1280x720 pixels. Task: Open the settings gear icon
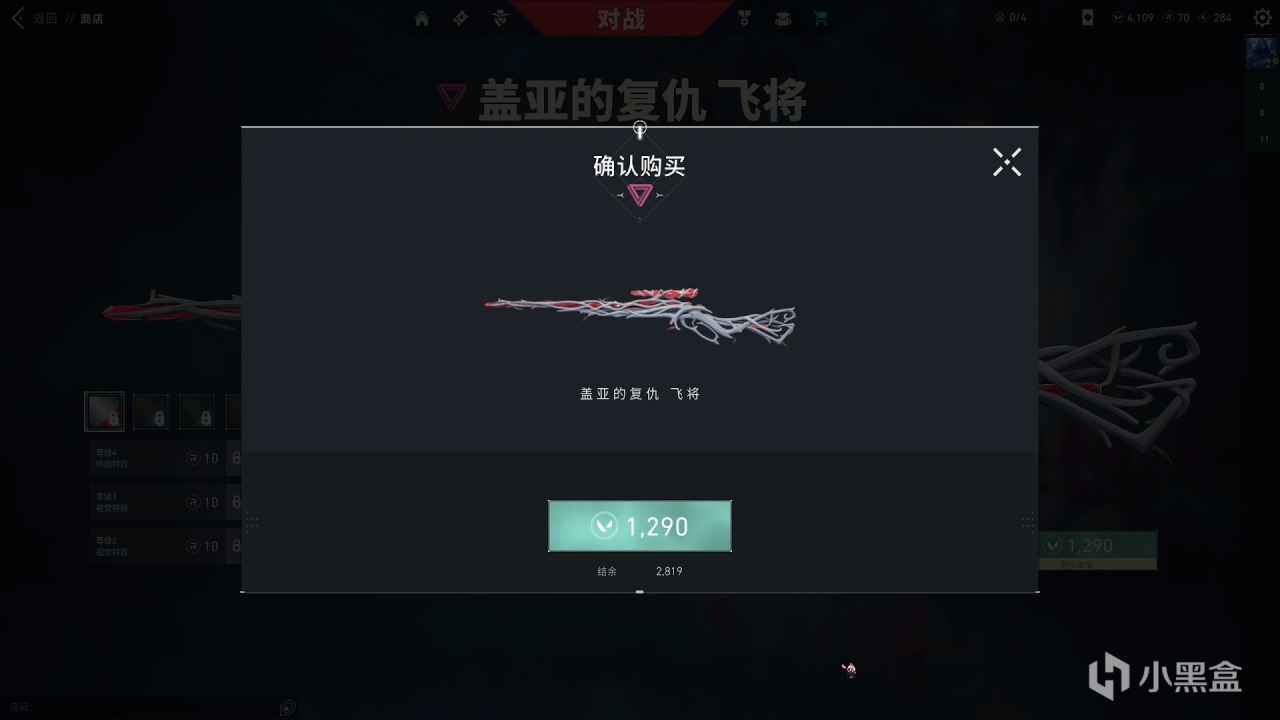coord(1262,18)
